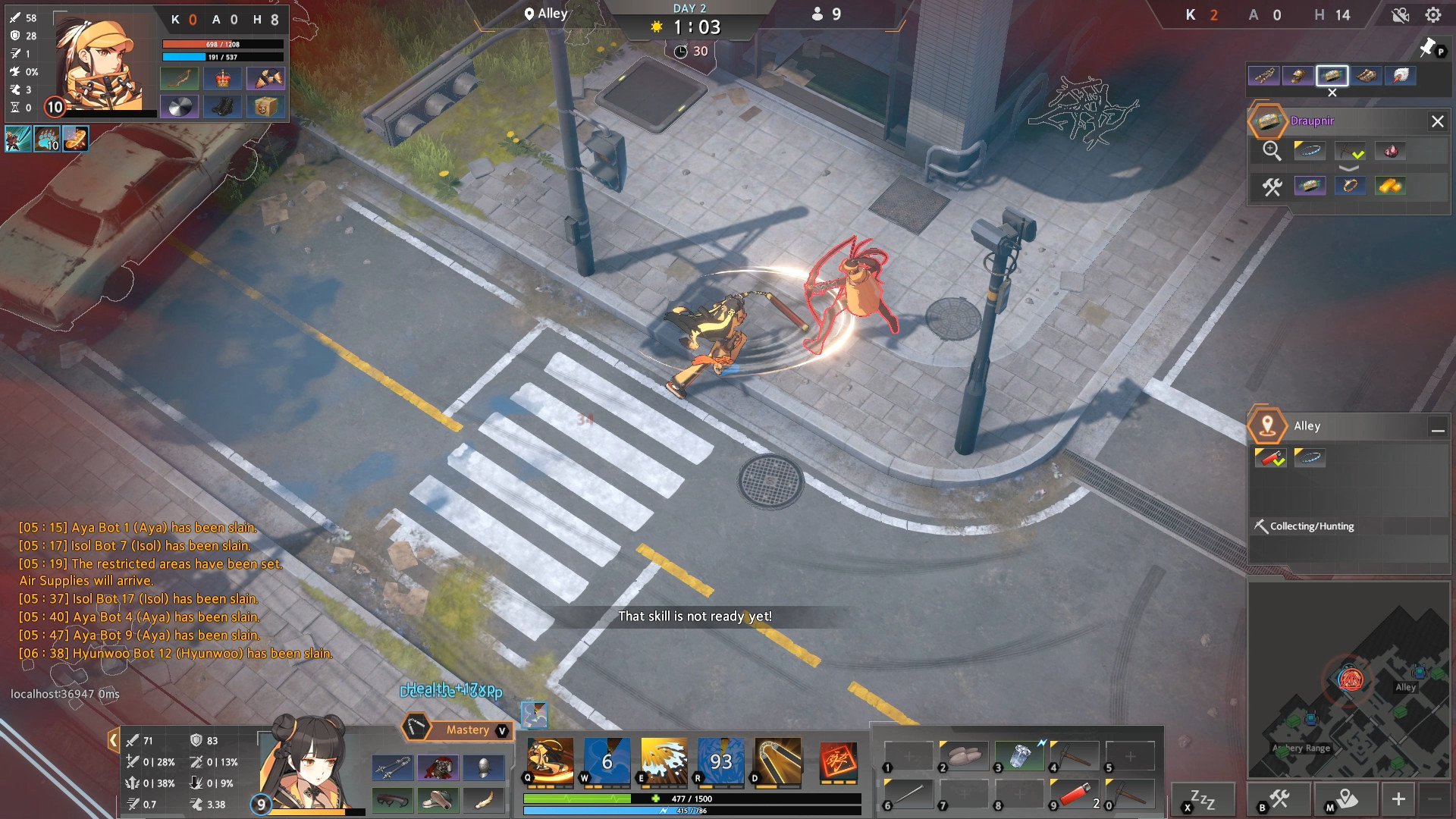The height and width of the screenshot is (819, 1456).
Task: Open the settings gear menu
Action: coord(1432,15)
